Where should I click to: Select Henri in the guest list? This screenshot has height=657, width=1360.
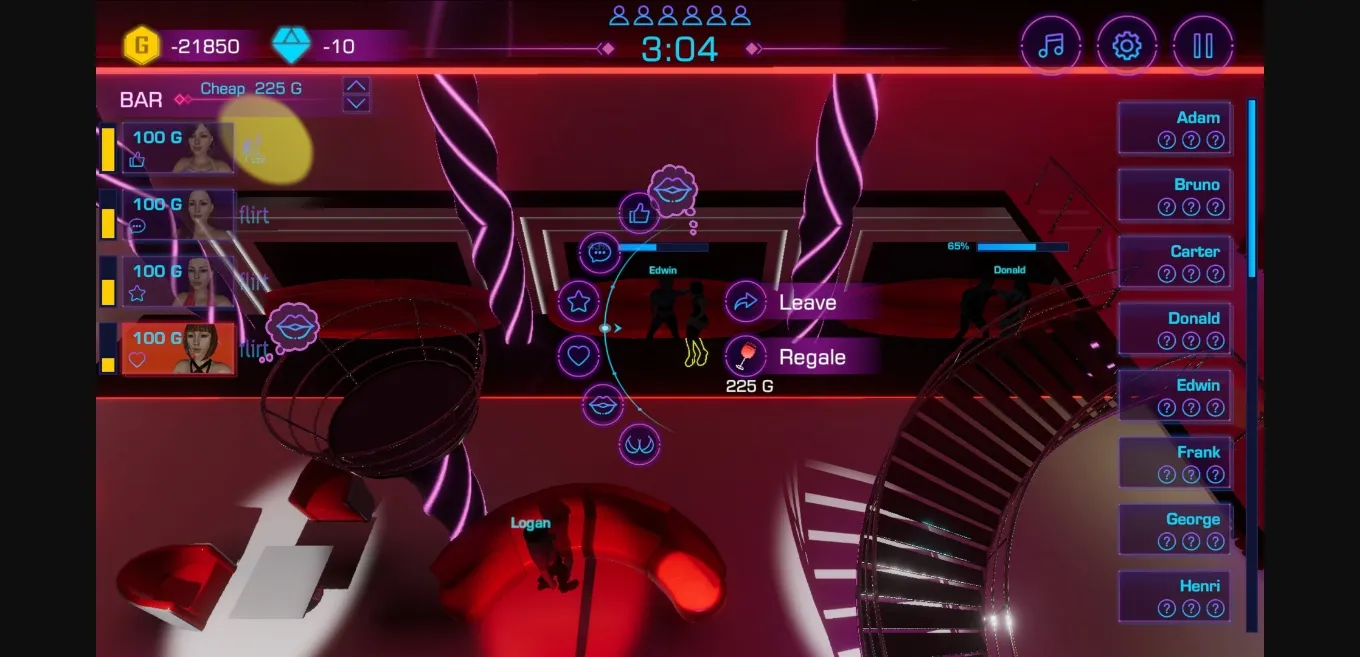1174,597
